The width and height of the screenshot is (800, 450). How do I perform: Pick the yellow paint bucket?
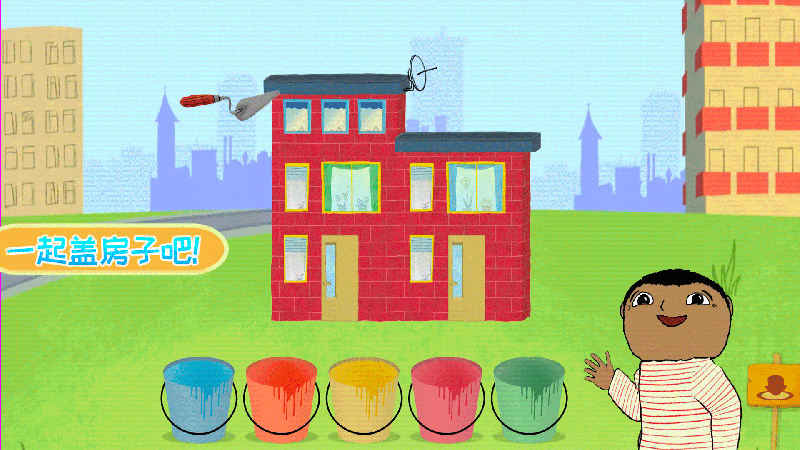(364, 399)
